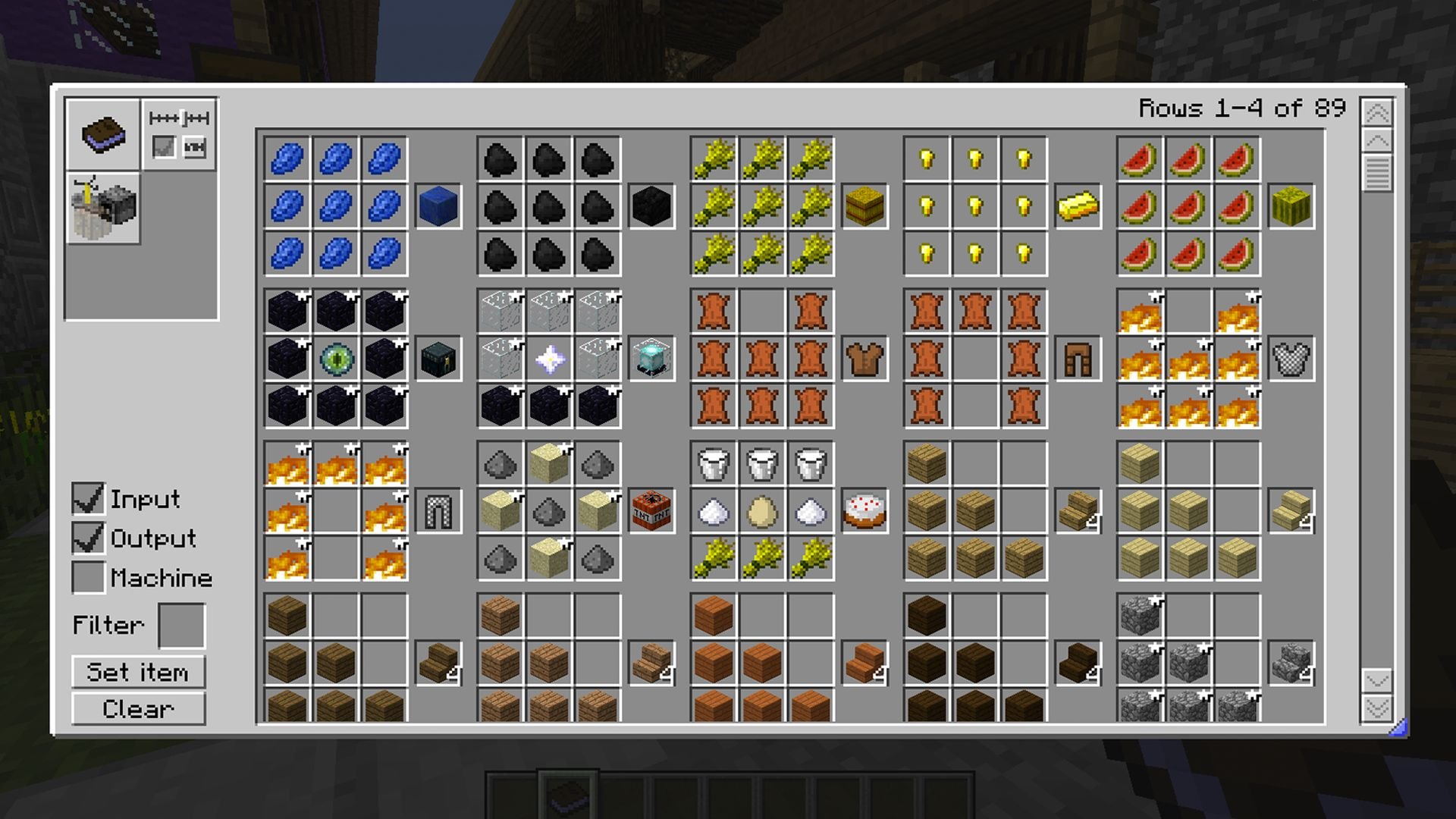Choose the leather pants output

tap(1078, 359)
